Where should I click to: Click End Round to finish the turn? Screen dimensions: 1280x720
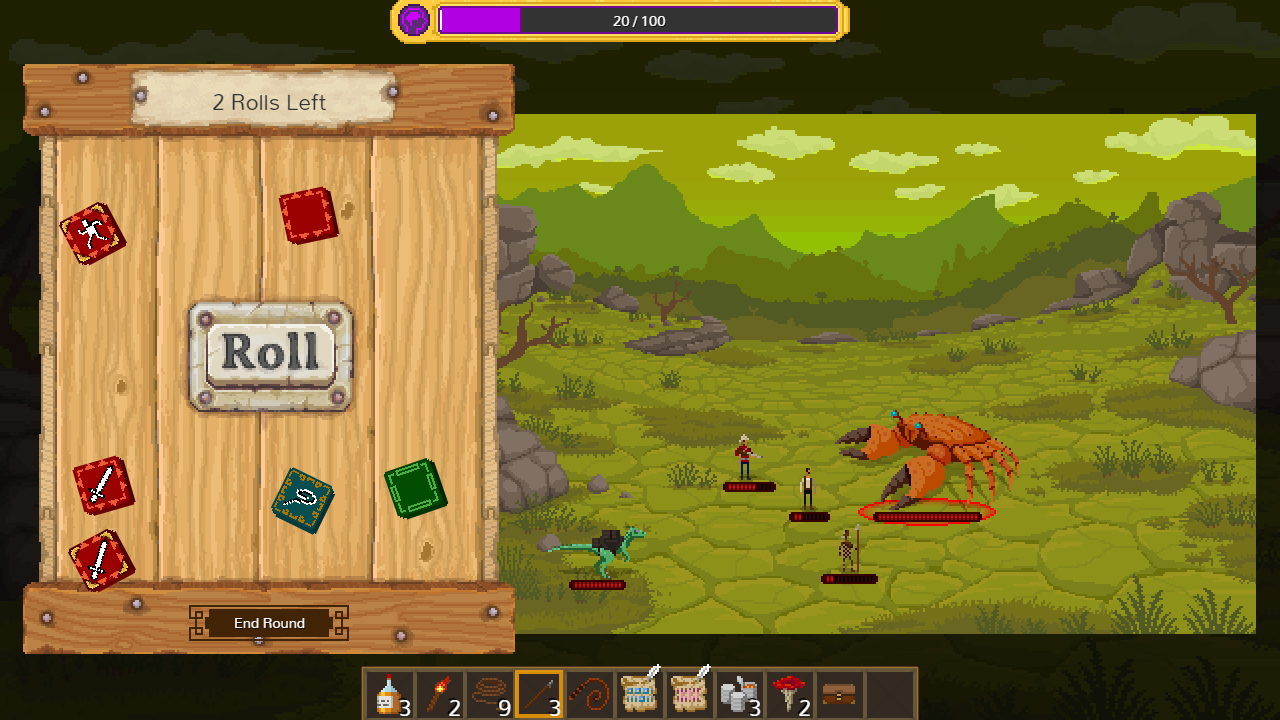click(x=268, y=622)
